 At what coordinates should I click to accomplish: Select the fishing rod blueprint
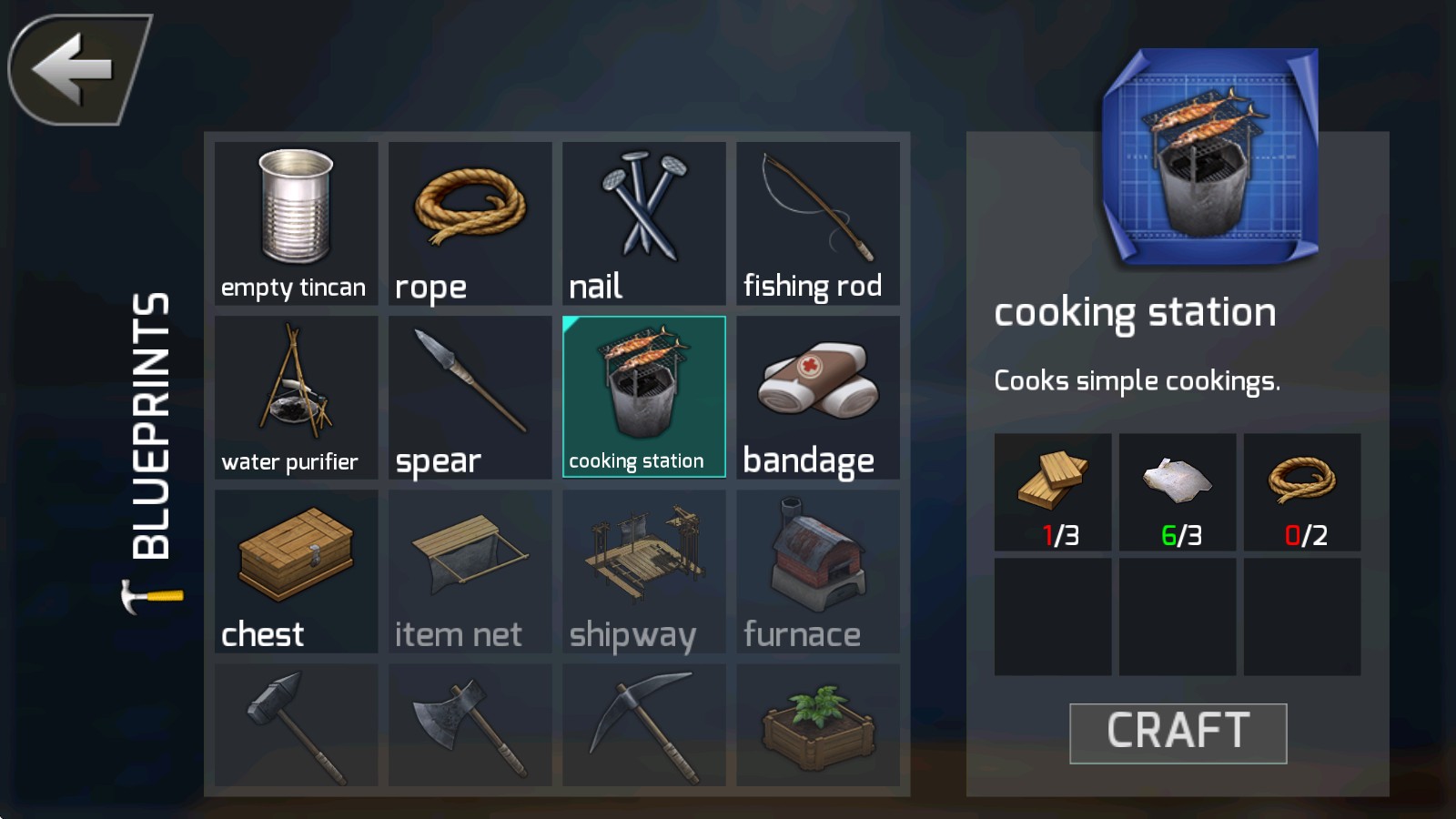pyautogui.click(x=817, y=223)
